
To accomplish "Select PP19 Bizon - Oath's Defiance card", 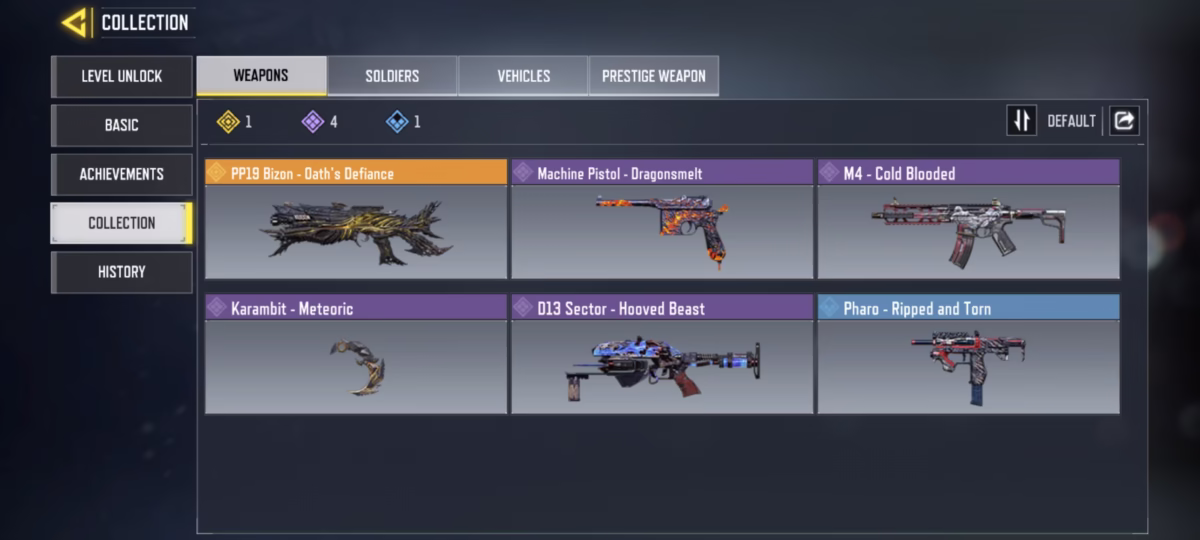I will pyautogui.click(x=356, y=219).
